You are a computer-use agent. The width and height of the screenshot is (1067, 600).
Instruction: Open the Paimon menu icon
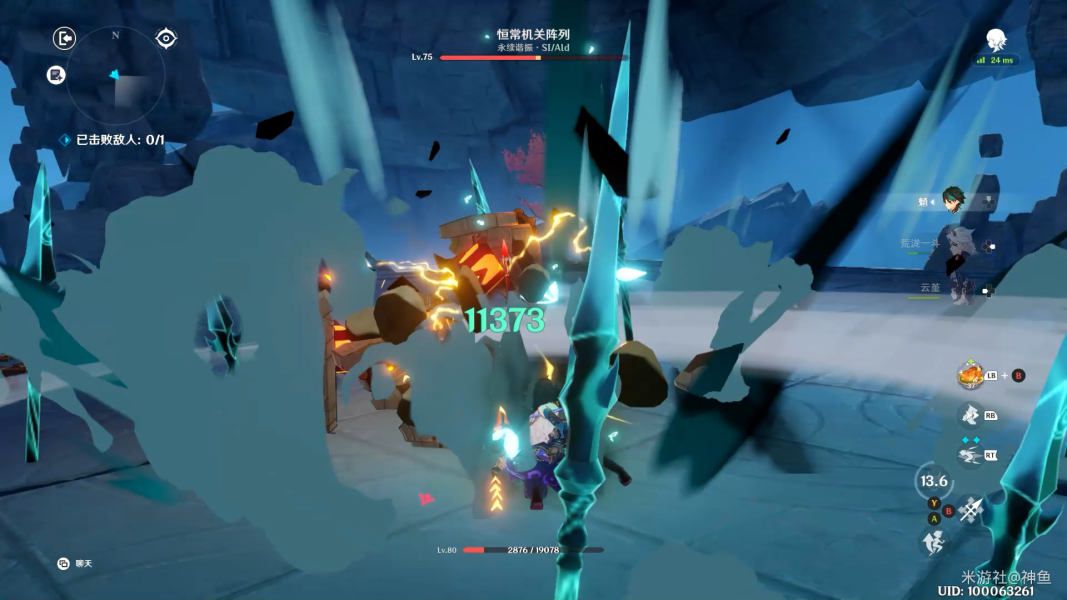[996, 40]
